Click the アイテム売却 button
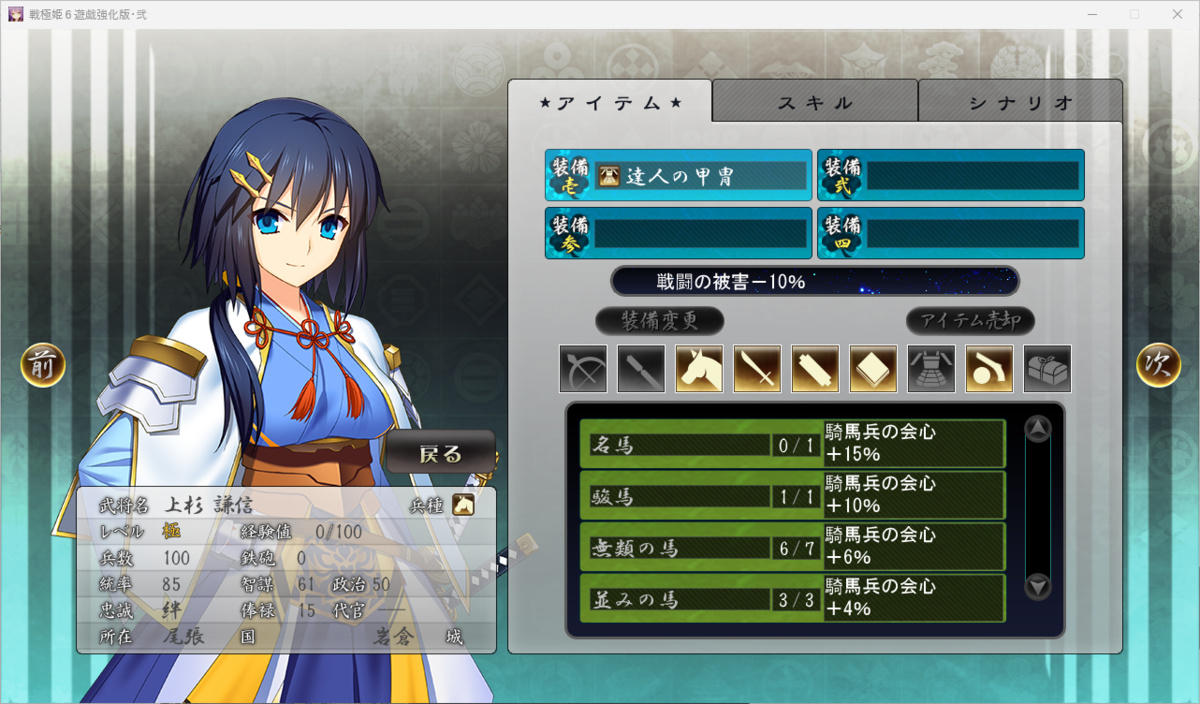Screen dimensions: 1200x704 (x=970, y=321)
